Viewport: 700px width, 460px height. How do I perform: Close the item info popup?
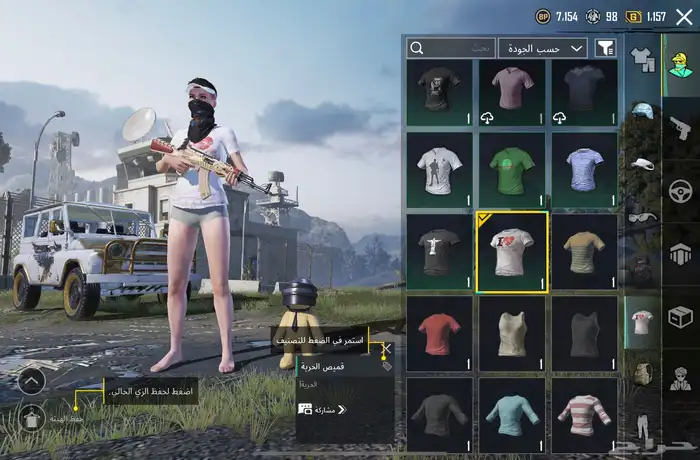tap(386, 349)
